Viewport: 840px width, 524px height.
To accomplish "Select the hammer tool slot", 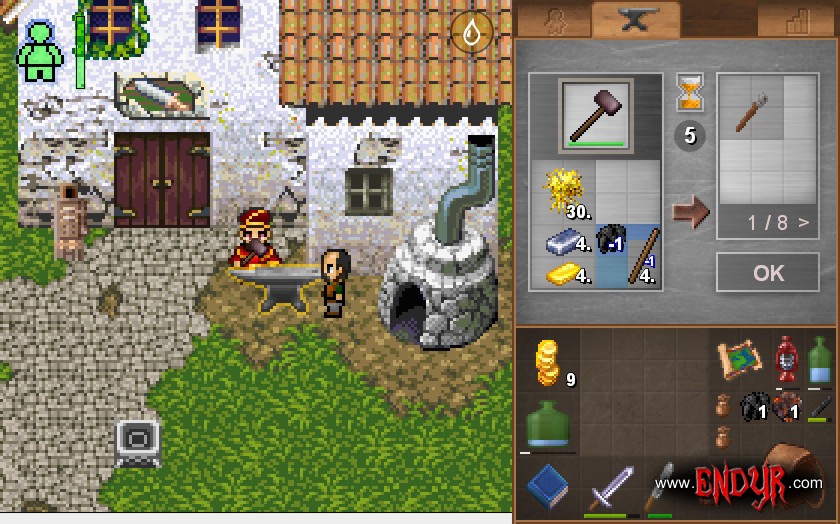I will 595,115.
